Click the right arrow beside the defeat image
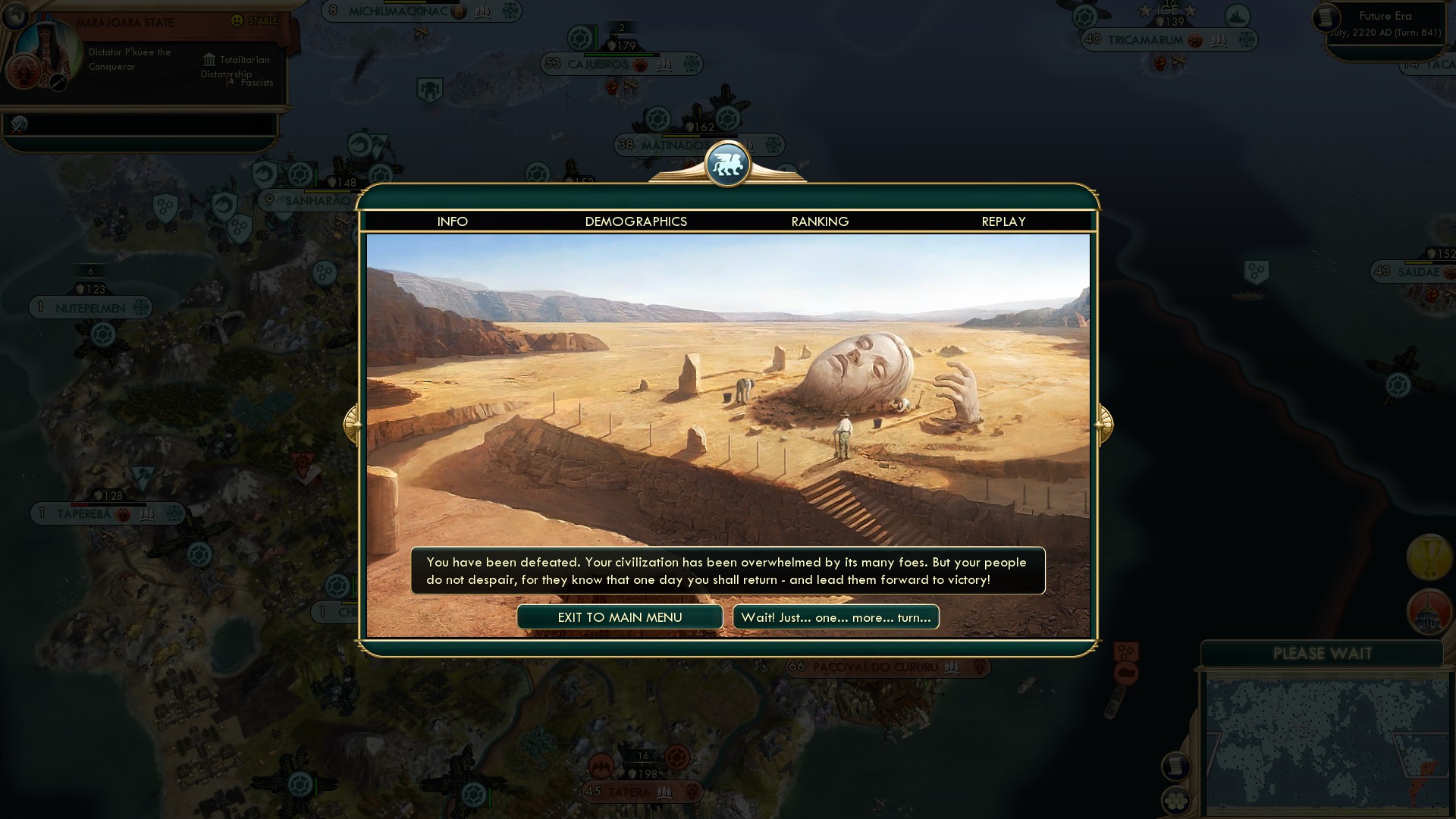The image size is (1456, 819). click(1106, 424)
